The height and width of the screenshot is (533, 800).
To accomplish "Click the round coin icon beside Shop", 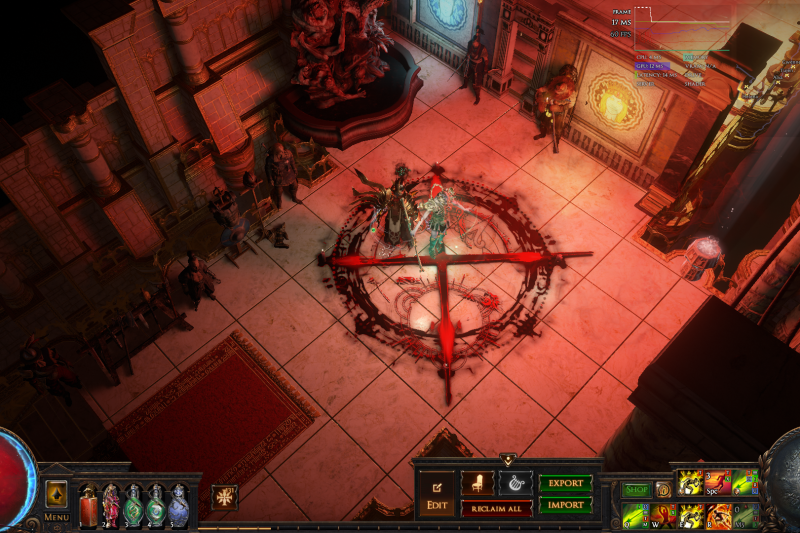I will click(663, 490).
